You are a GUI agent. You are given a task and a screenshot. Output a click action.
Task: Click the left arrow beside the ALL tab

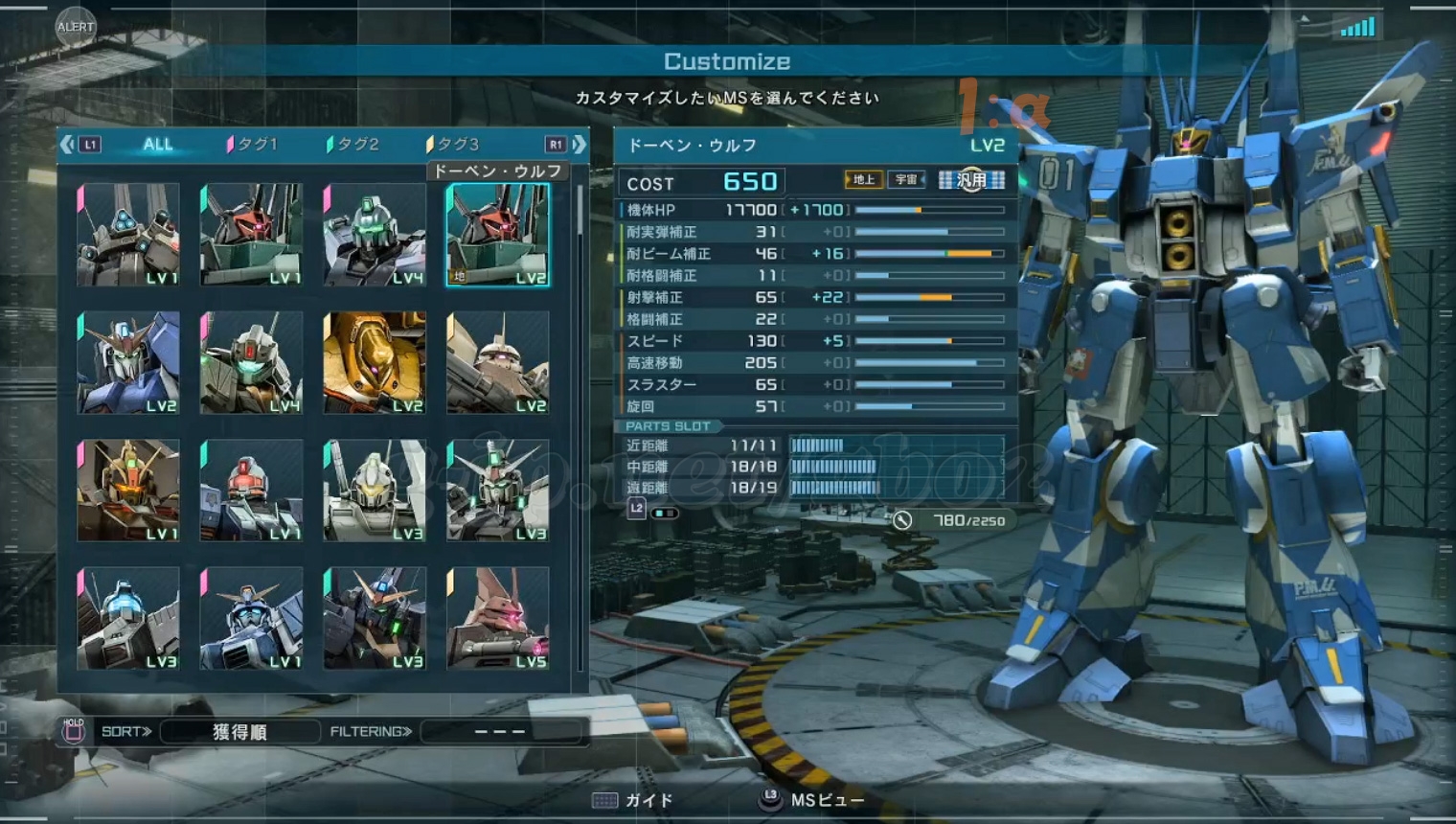[x=66, y=145]
